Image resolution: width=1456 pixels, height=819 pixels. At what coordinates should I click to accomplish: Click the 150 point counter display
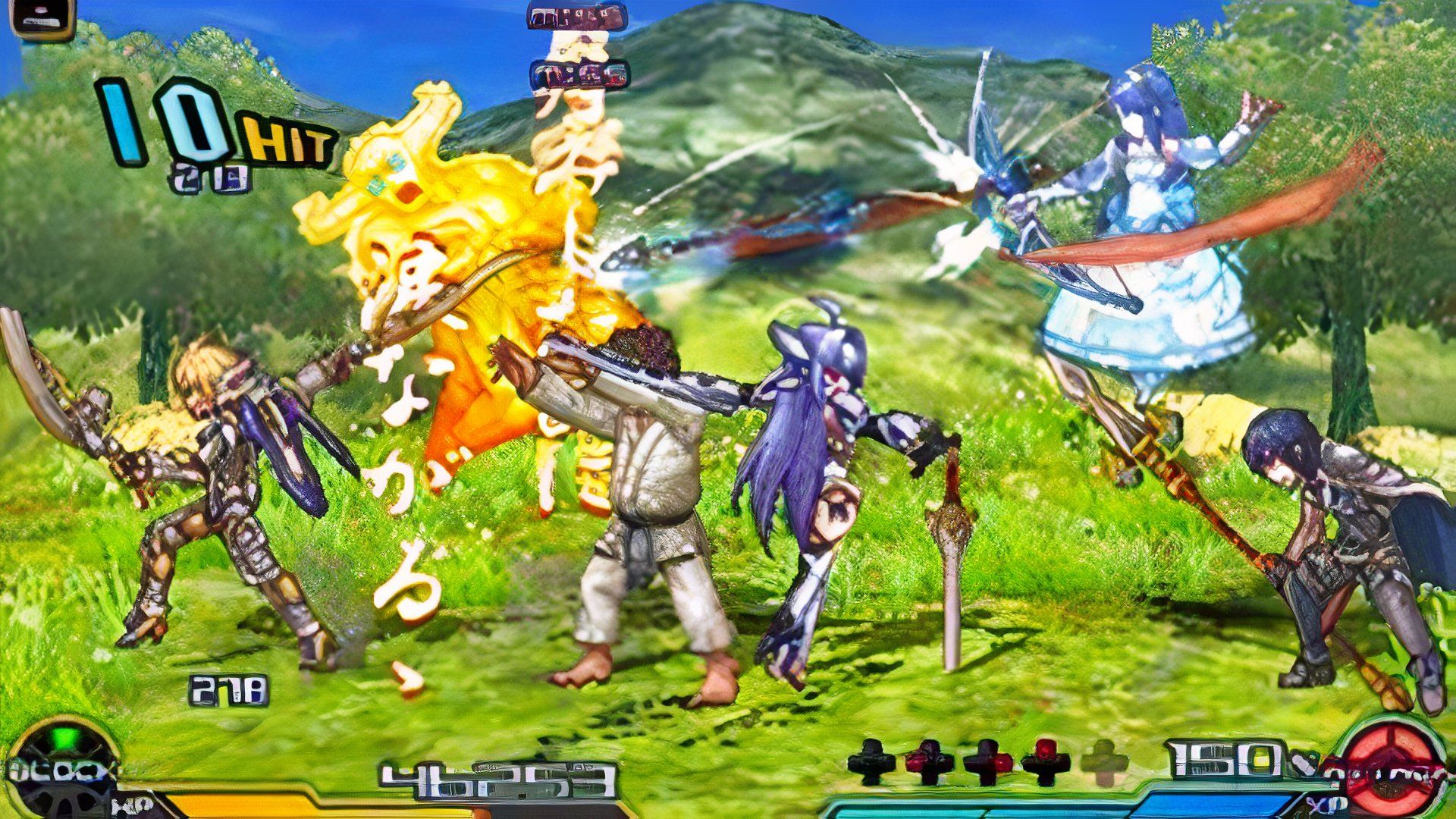click(1221, 758)
